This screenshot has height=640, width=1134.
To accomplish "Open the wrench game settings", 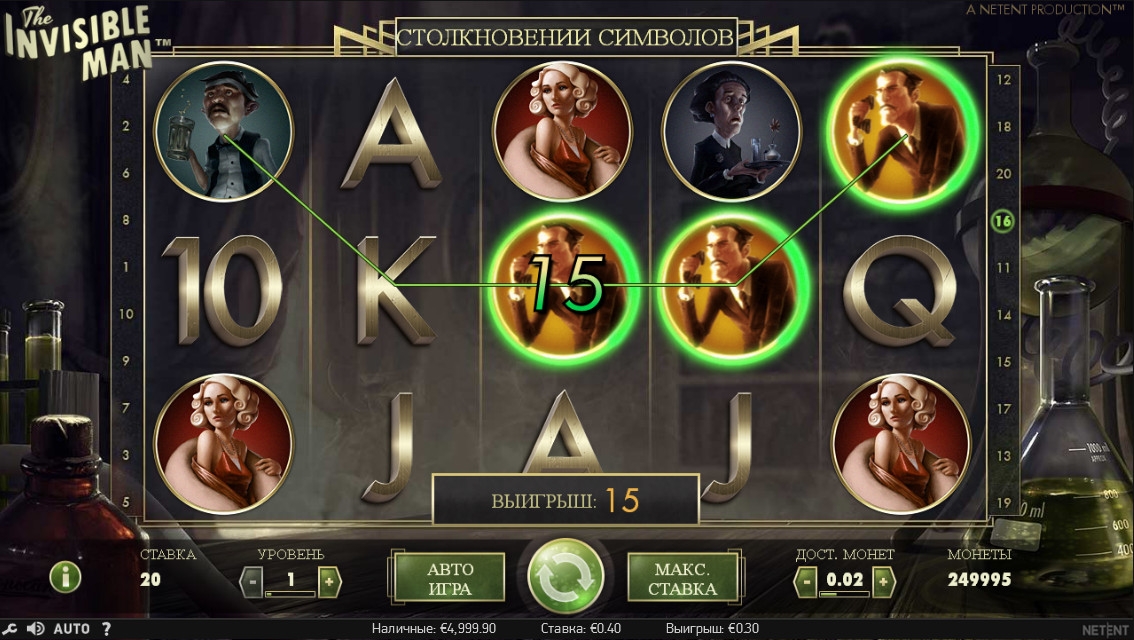I will click(x=11, y=629).
